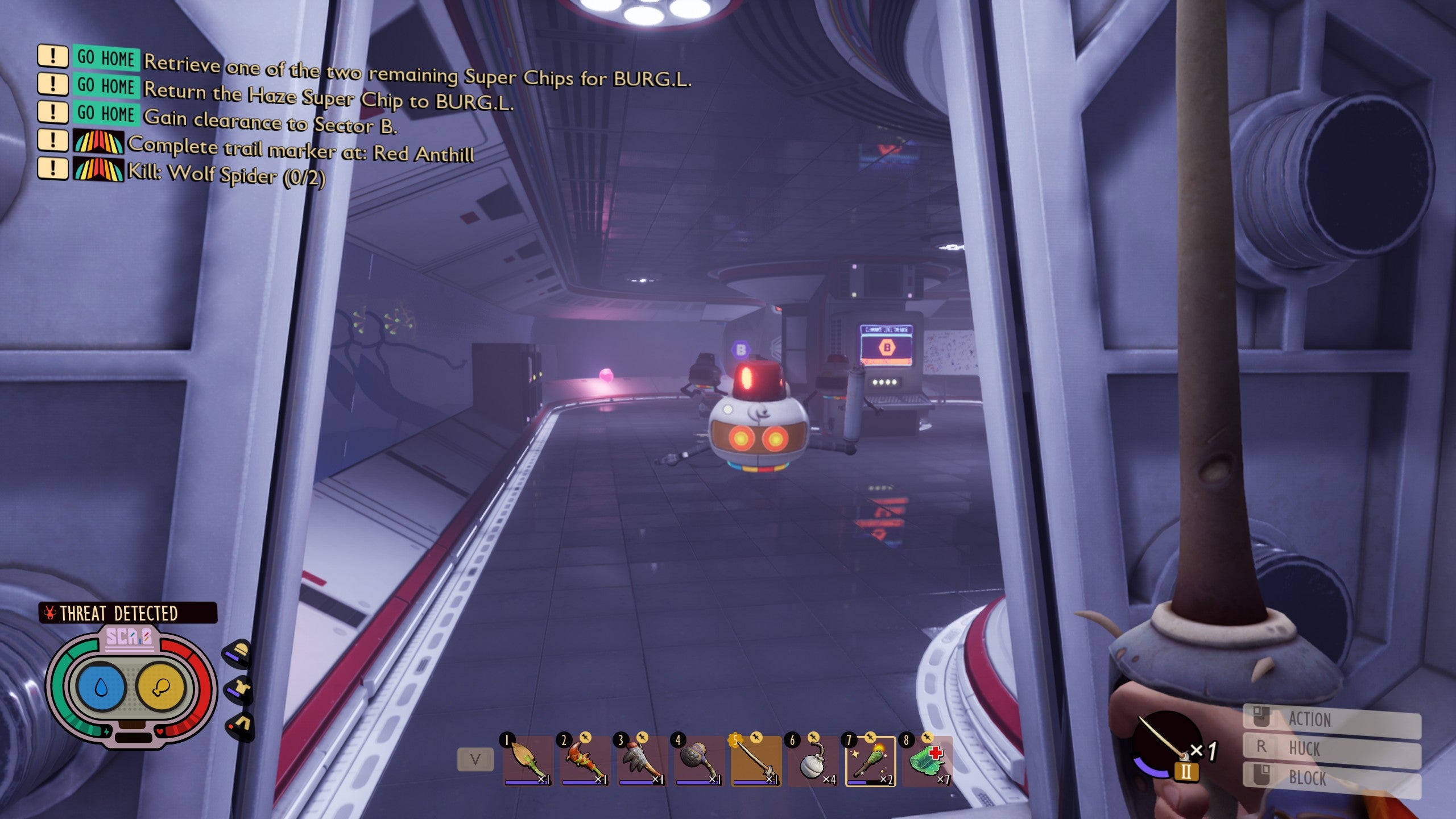This screenshot has width=1456, height=819.
Task: Pick the white bomb in slot 6
Action: 813,761
